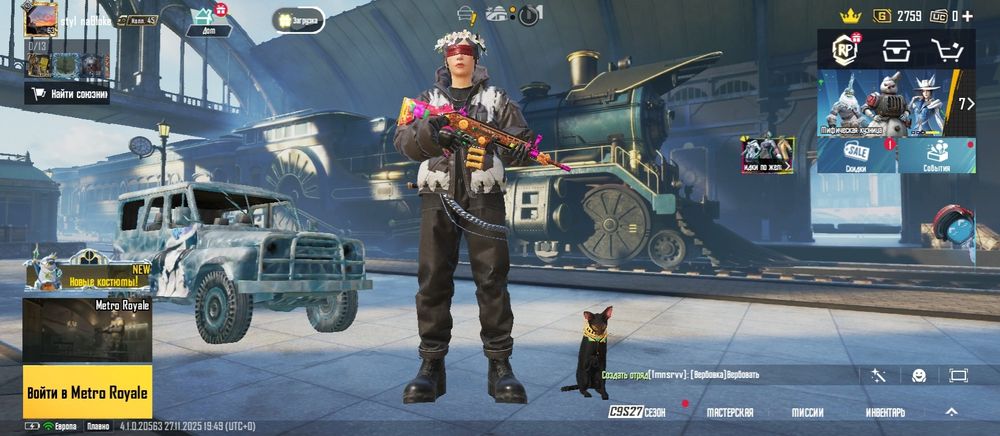
Task: Open the Workshop (Мастерская) tab
Action: [729, 412]
